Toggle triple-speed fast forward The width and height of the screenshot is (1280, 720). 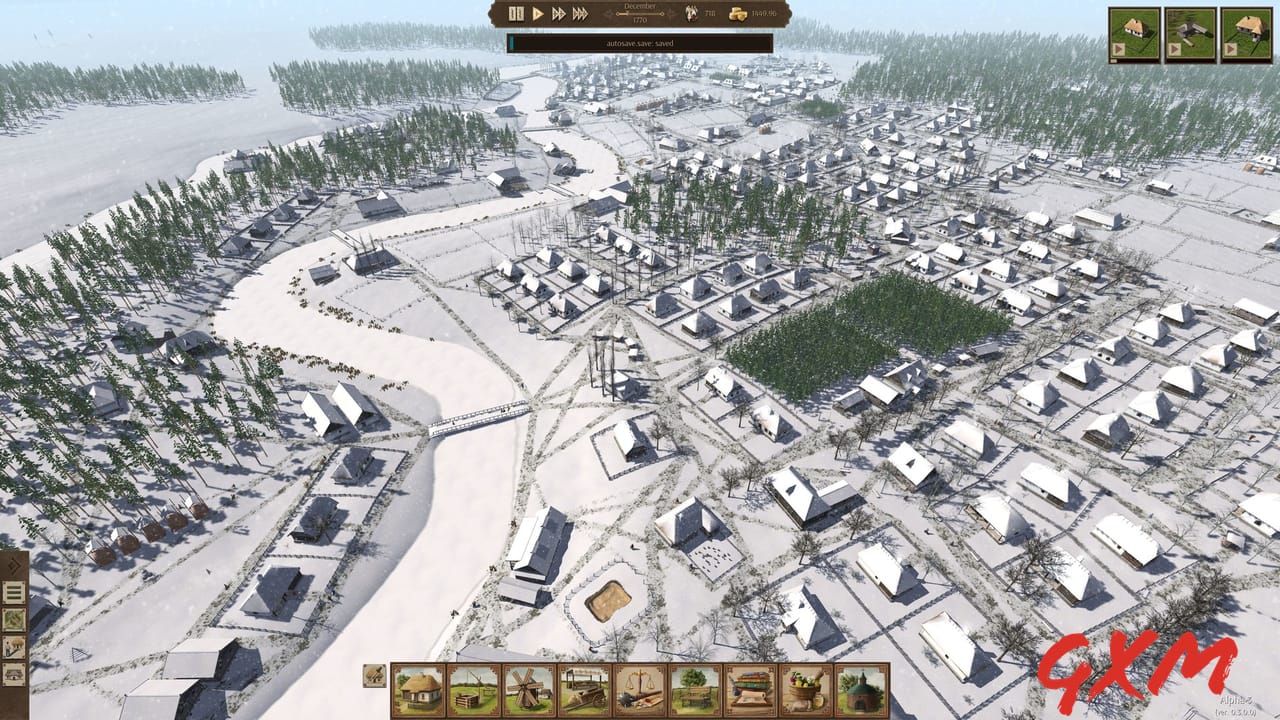579,13
